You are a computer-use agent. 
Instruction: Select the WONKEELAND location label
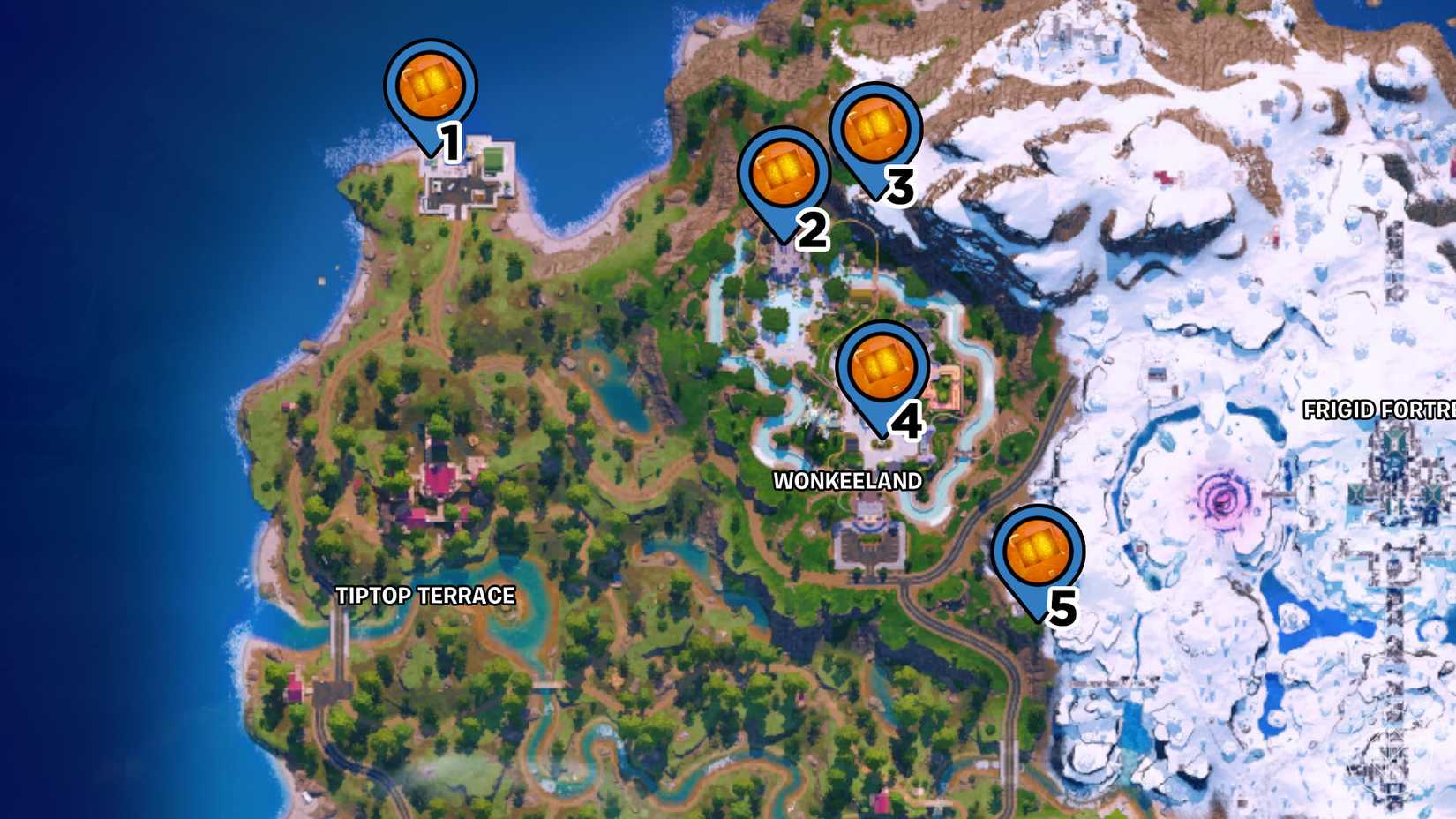pyautogui.click(x=849, y=482)
